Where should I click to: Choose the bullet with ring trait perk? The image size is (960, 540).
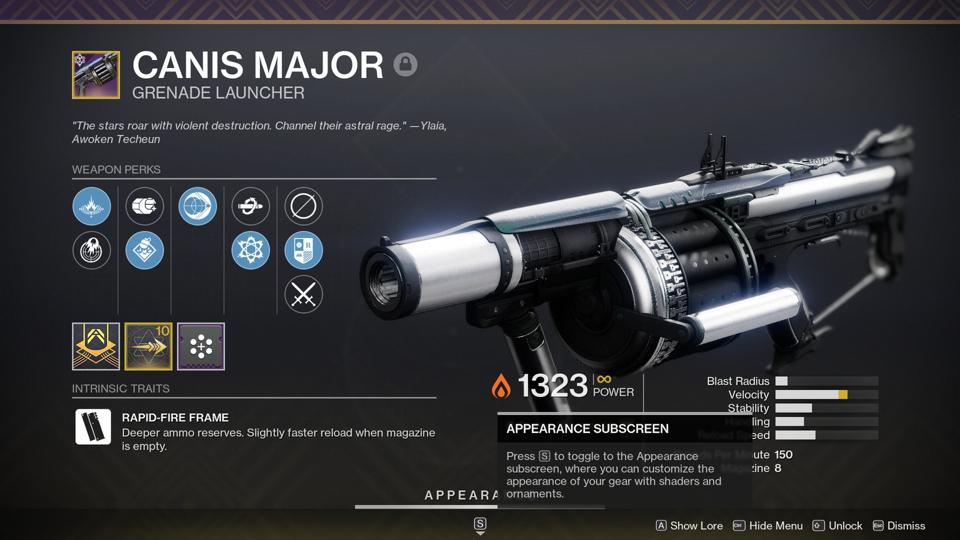250,207
